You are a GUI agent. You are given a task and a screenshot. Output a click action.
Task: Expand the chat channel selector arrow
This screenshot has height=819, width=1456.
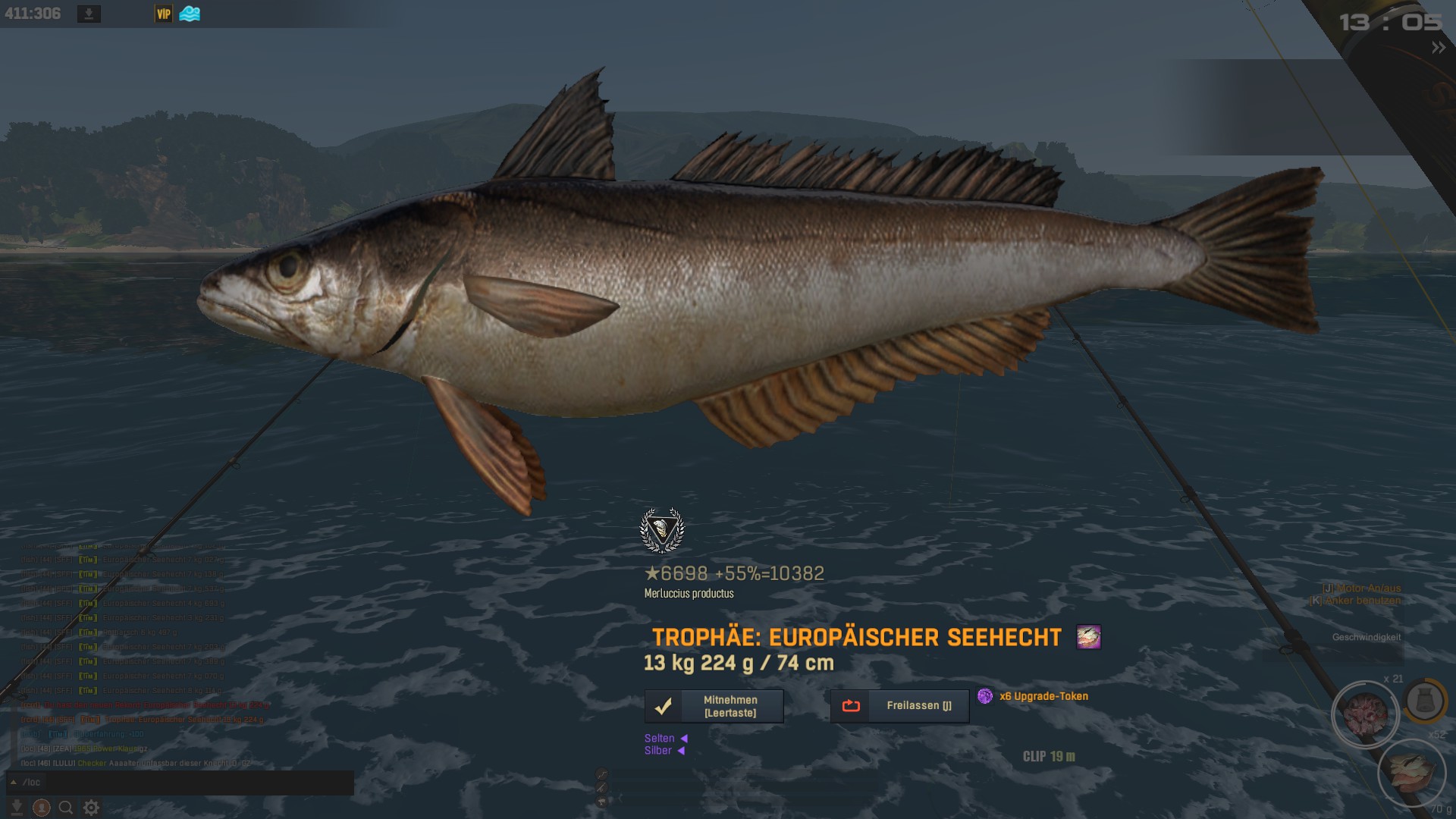coord(14,782)
